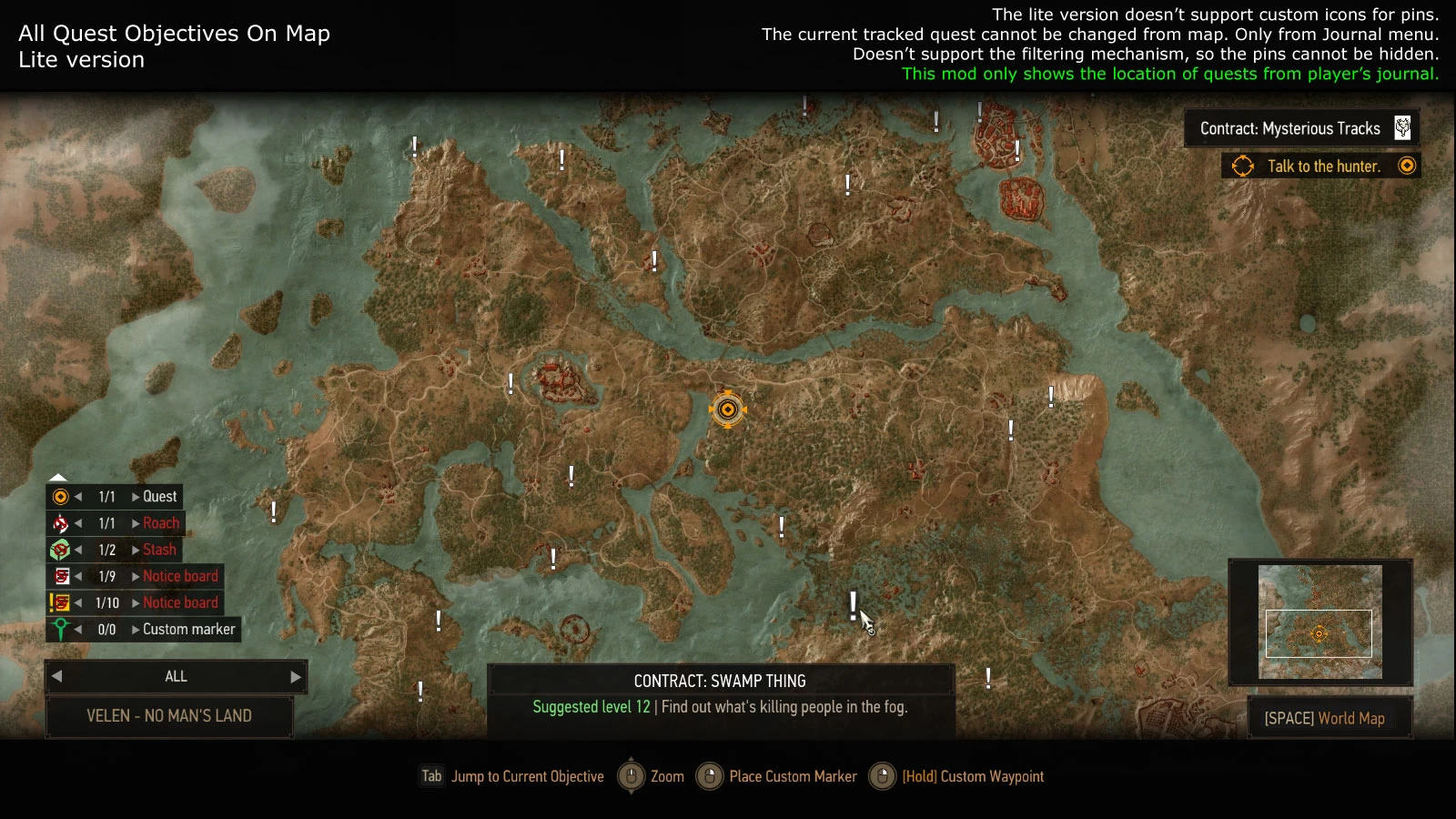Collapse the legend panel via white arrow
1456x819 pixels.
tap(58, 476)
